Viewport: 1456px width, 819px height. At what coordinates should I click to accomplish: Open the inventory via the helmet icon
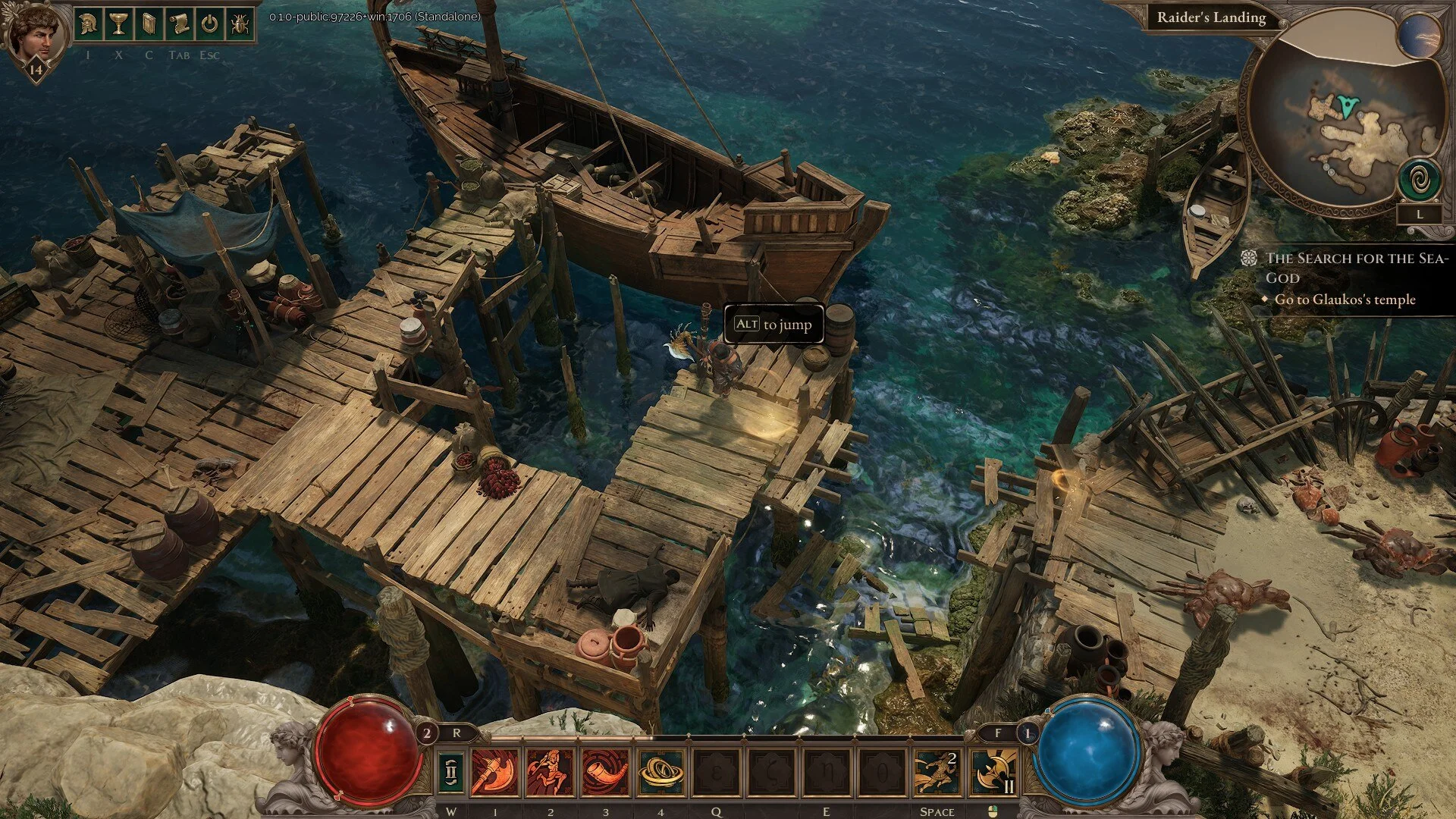pos(89,24)
